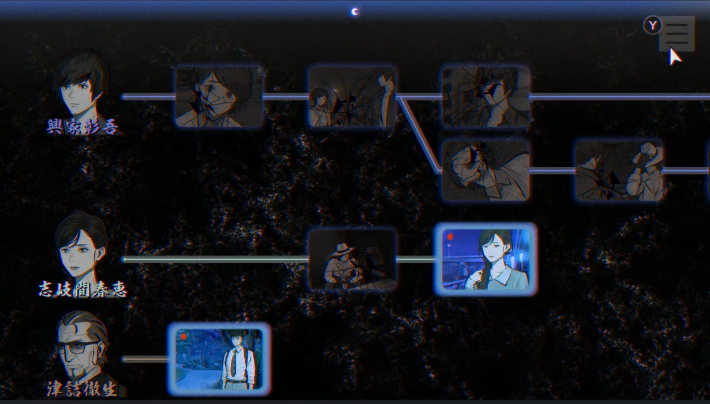Pick the young dark-haired man portrait

point(82,88)
